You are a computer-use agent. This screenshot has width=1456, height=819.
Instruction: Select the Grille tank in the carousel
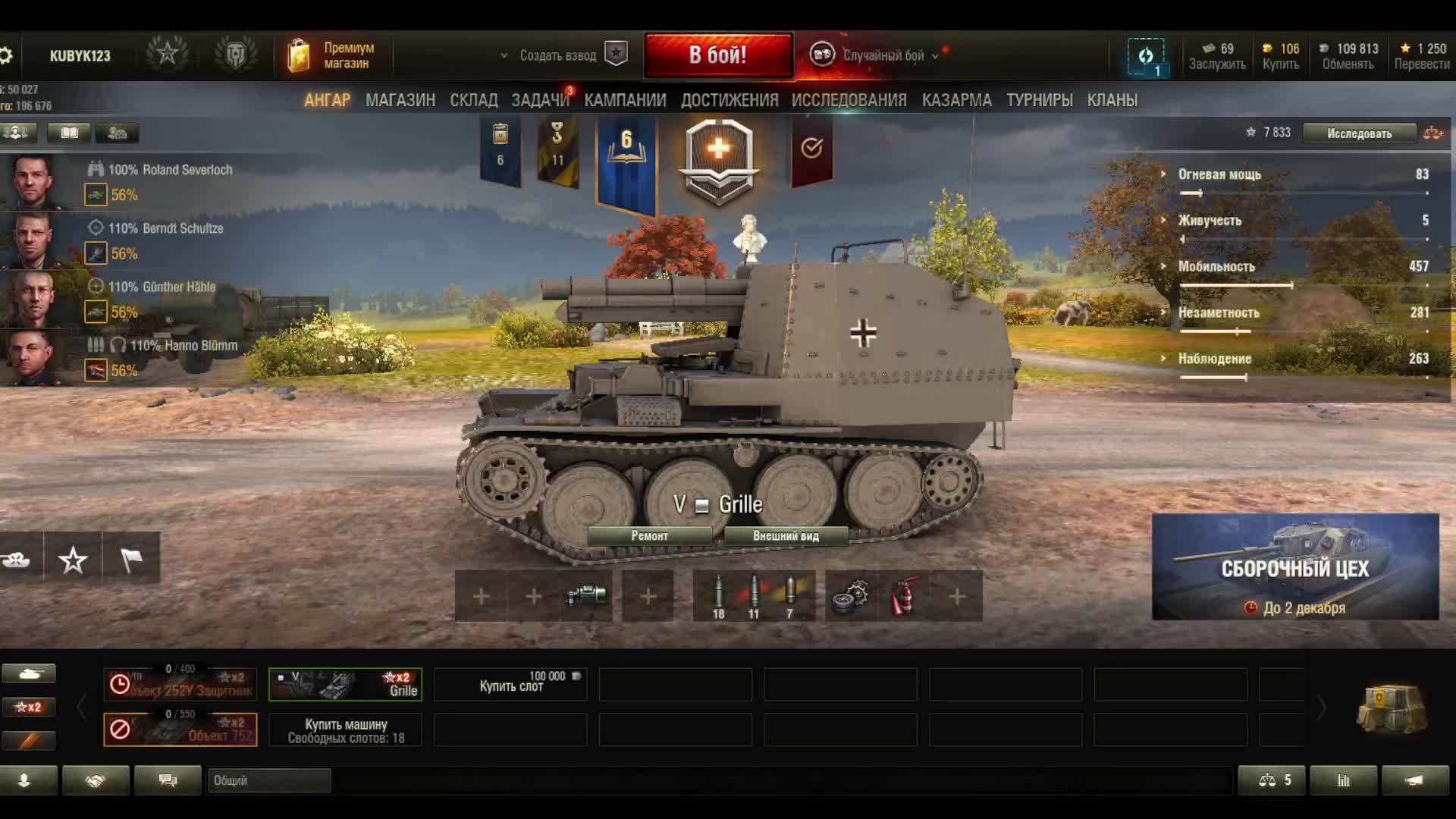click(x=345, y=684)
